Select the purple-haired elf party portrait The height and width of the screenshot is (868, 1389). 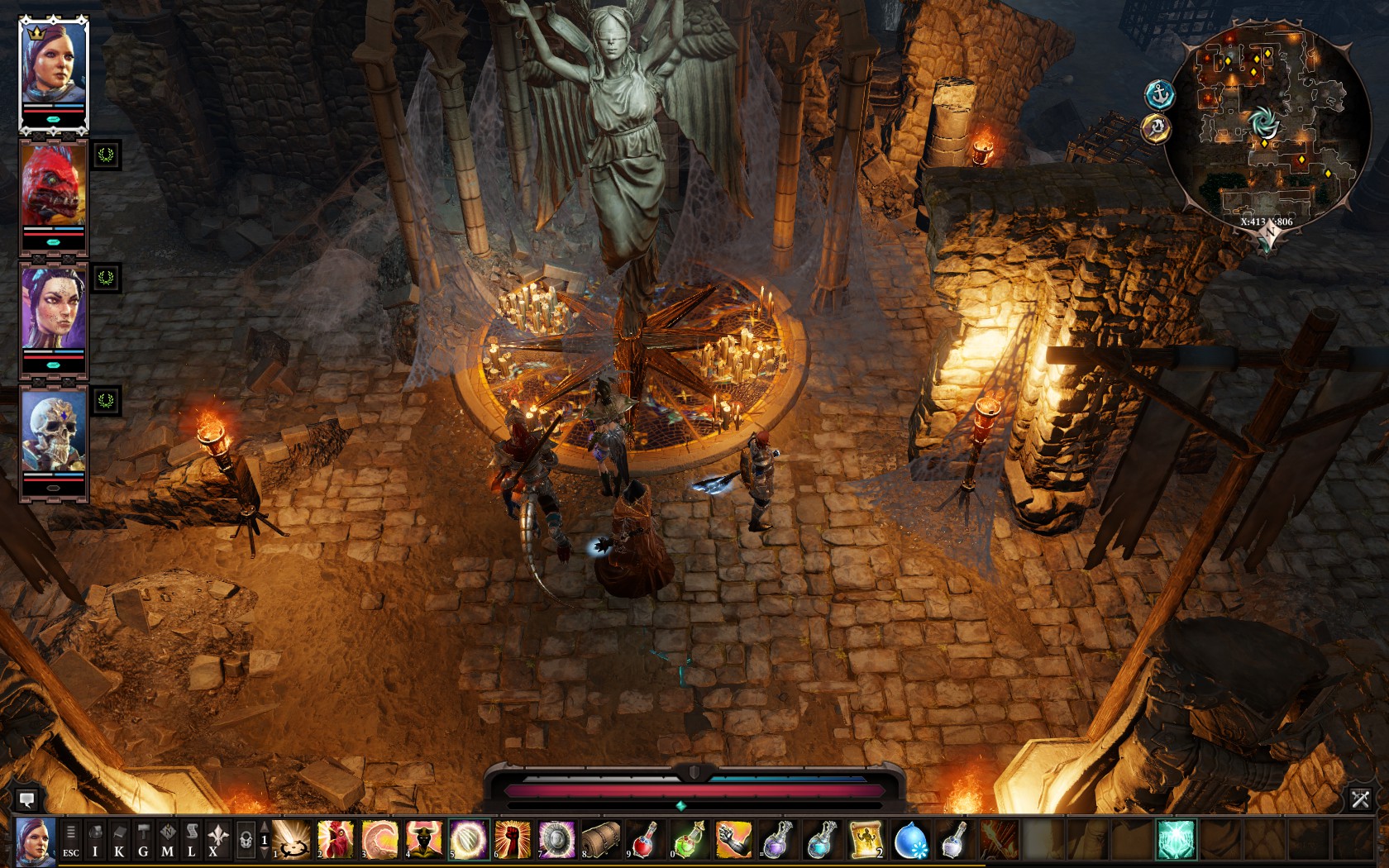point(54,308)
